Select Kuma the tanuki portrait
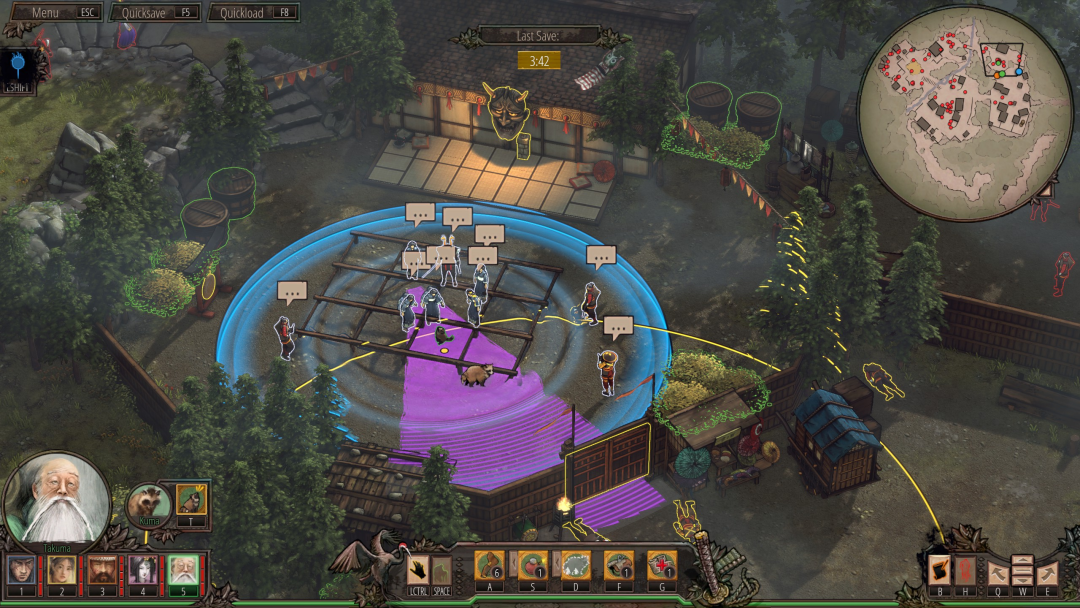This screenshot has height=608, width=1080. [x=149, y=502]
